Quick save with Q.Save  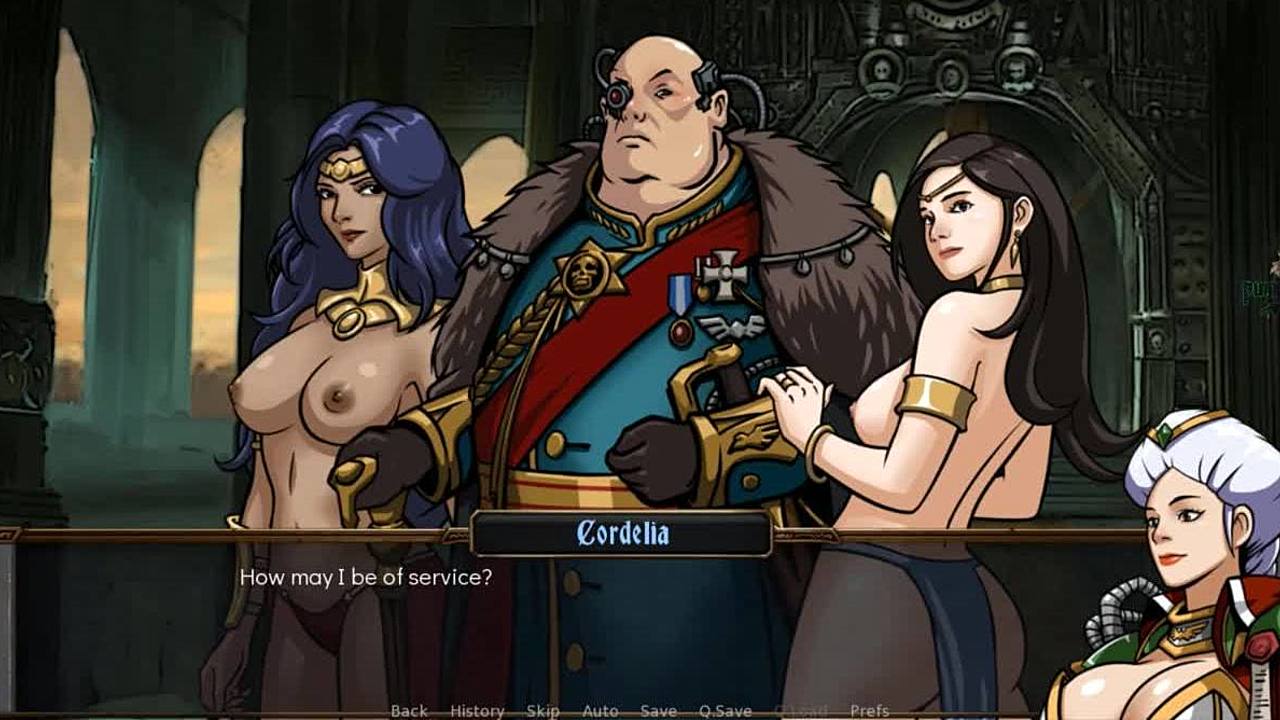(725, 711)
